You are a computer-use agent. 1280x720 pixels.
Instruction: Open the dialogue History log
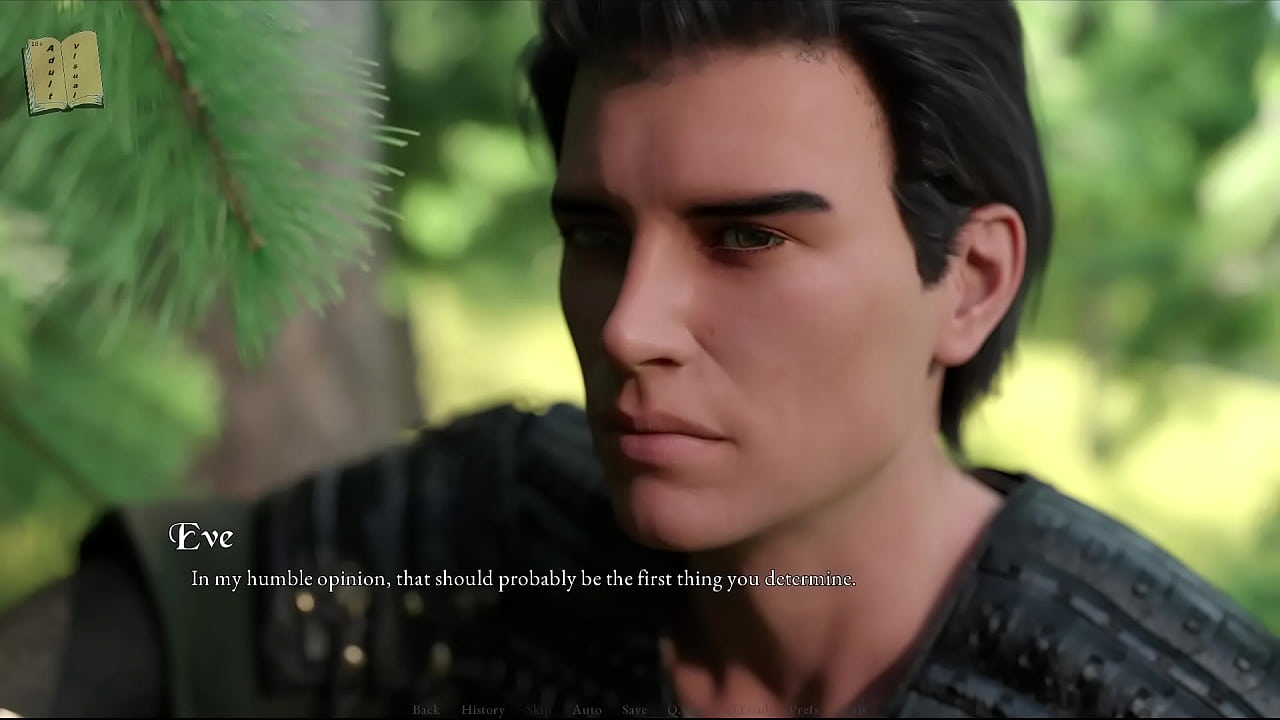tap(483, 710)
